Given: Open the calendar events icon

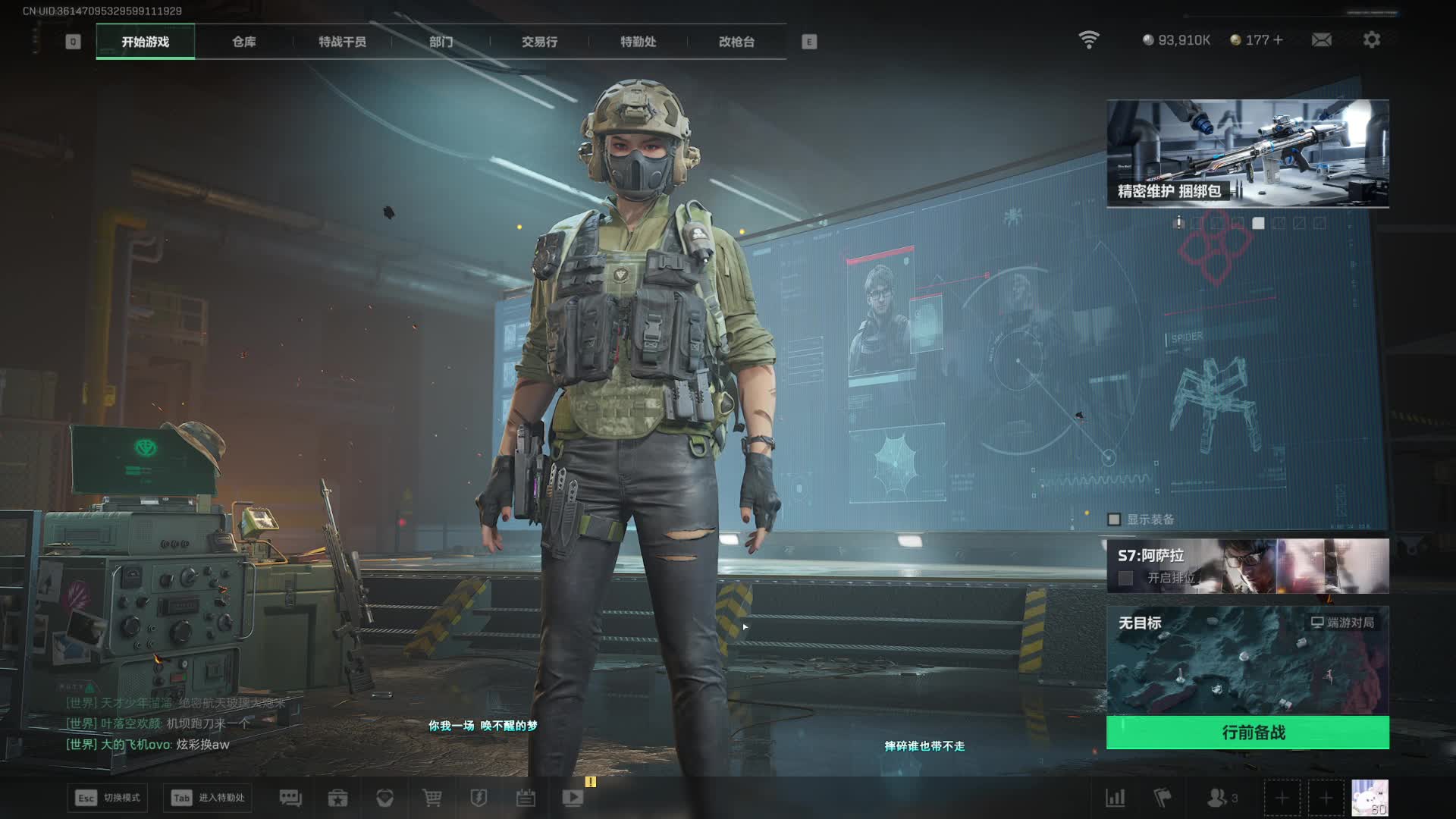Looking at the screenshot, I should [x=526, y=798].
